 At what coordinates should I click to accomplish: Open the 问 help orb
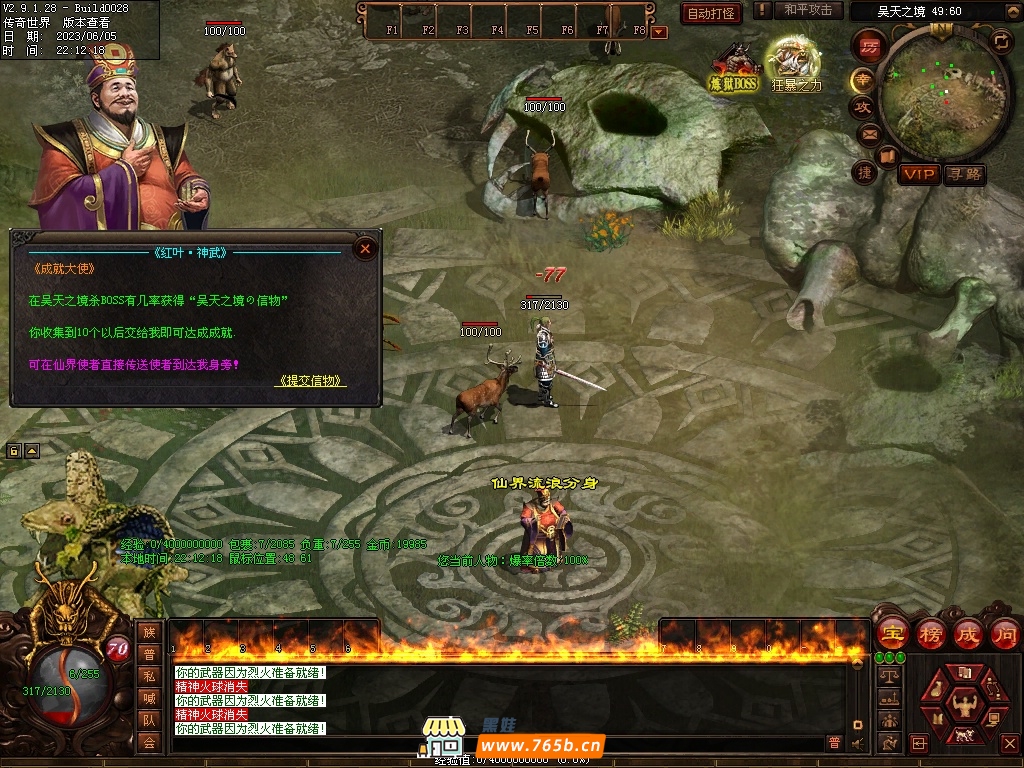point(1004,633)
